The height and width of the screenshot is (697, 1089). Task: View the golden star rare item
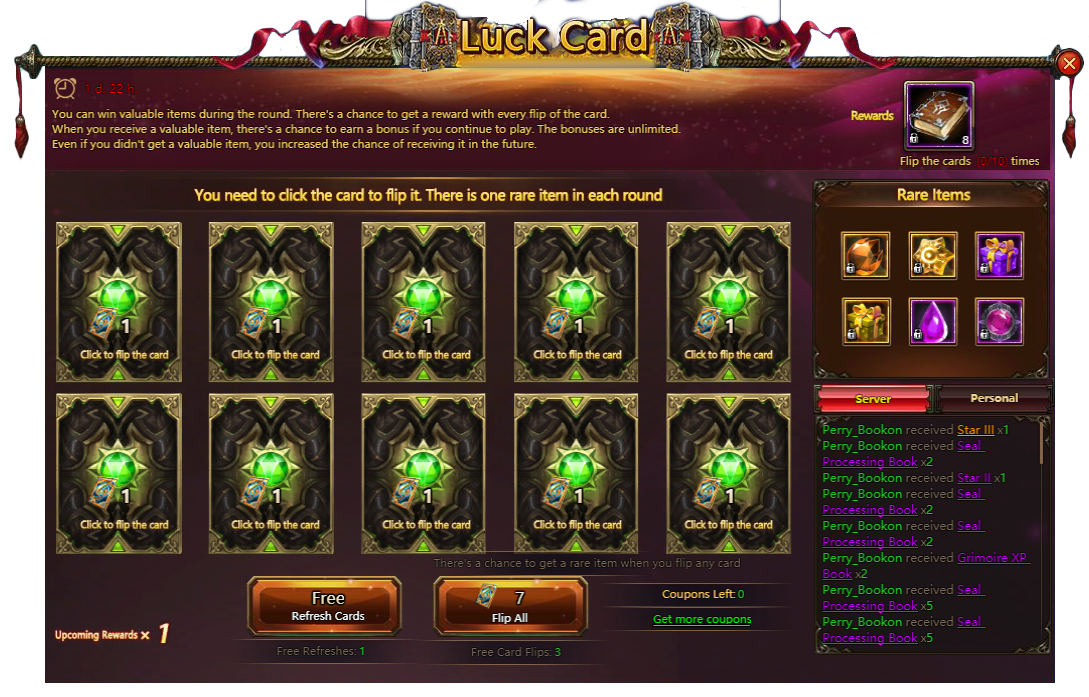[x=933, y=256]
